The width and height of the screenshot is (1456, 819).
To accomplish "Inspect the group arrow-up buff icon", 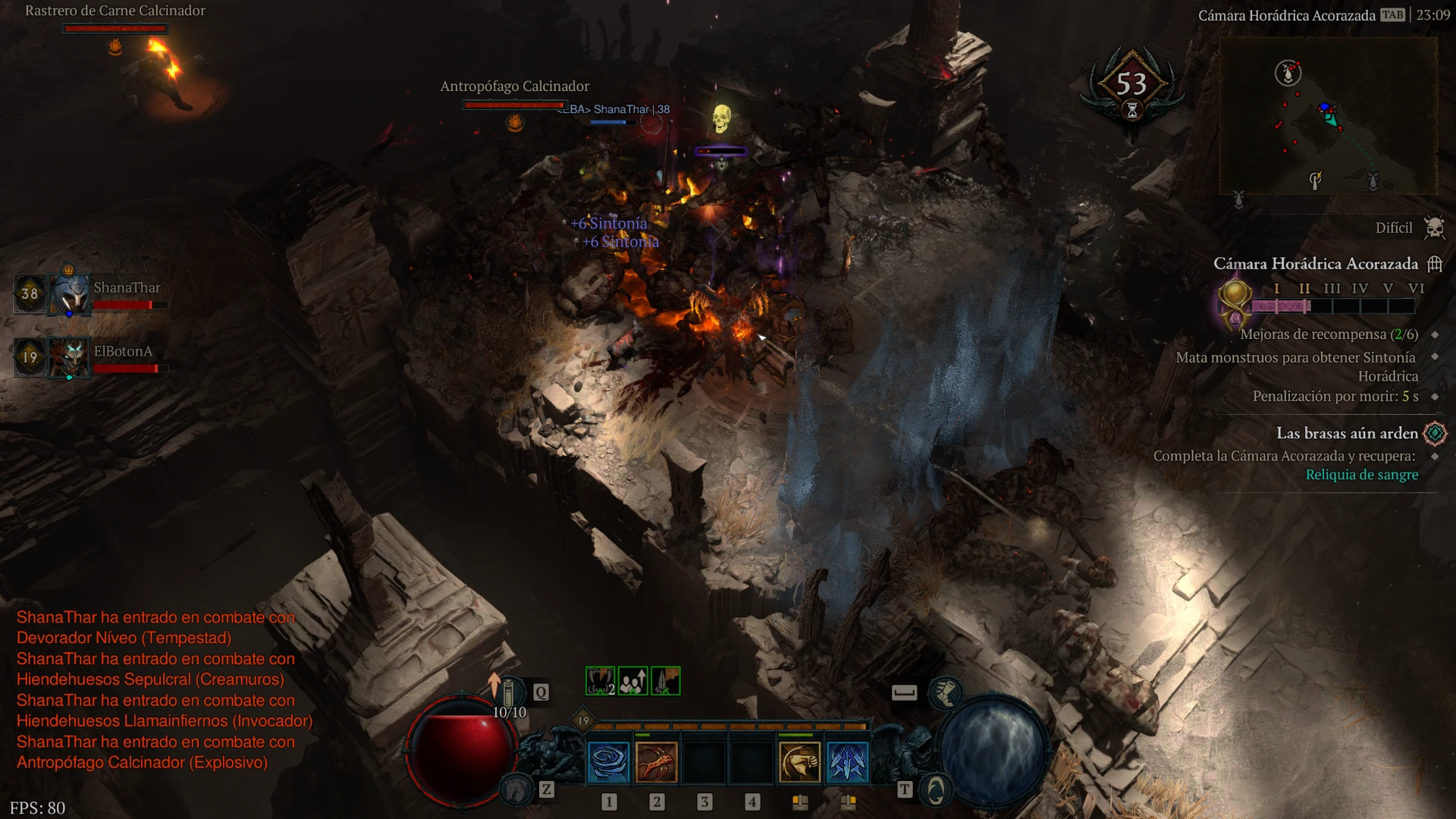I will click(x=632, y=681).
